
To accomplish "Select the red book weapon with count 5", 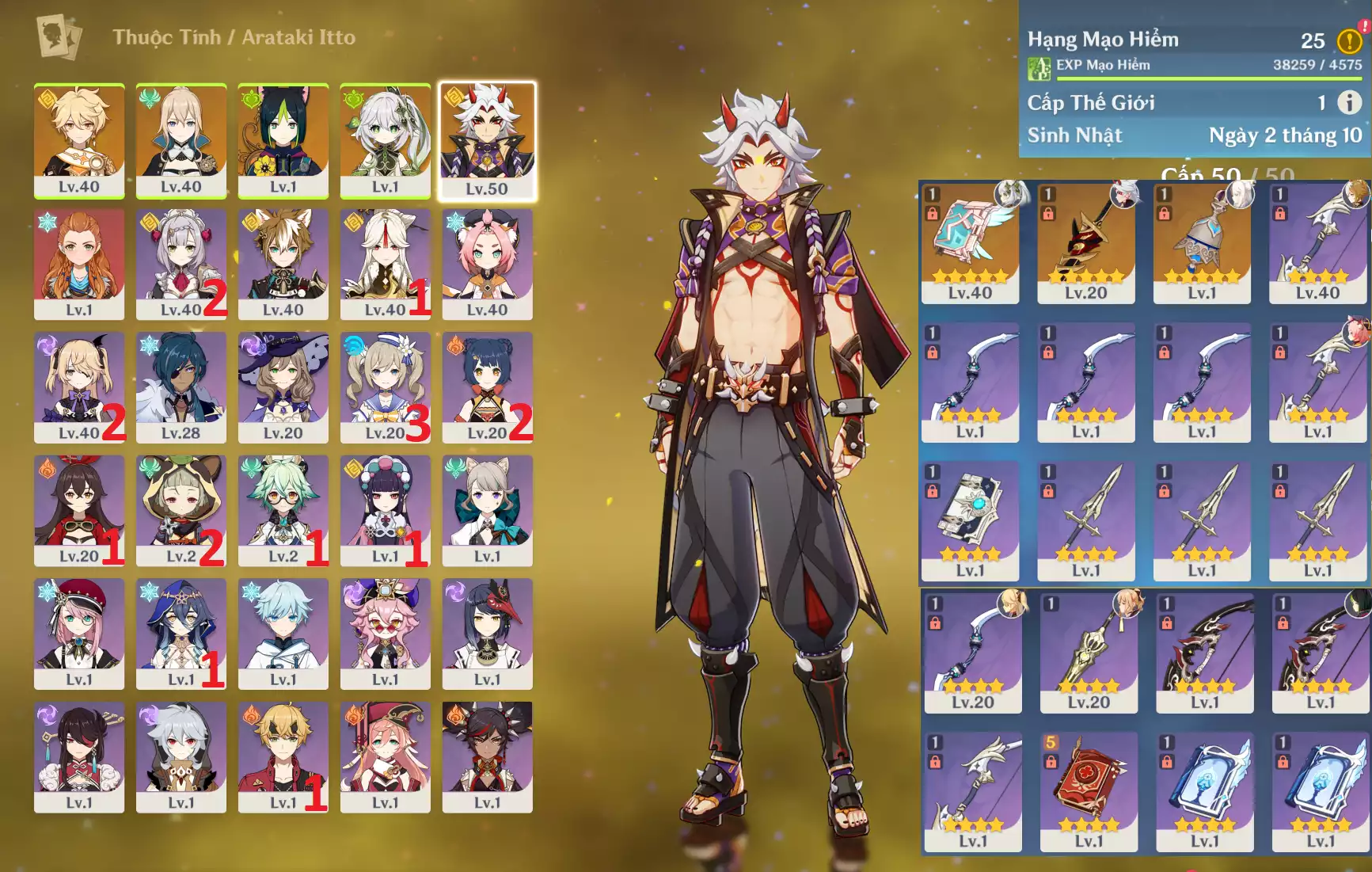I will tap(1089, 791).
